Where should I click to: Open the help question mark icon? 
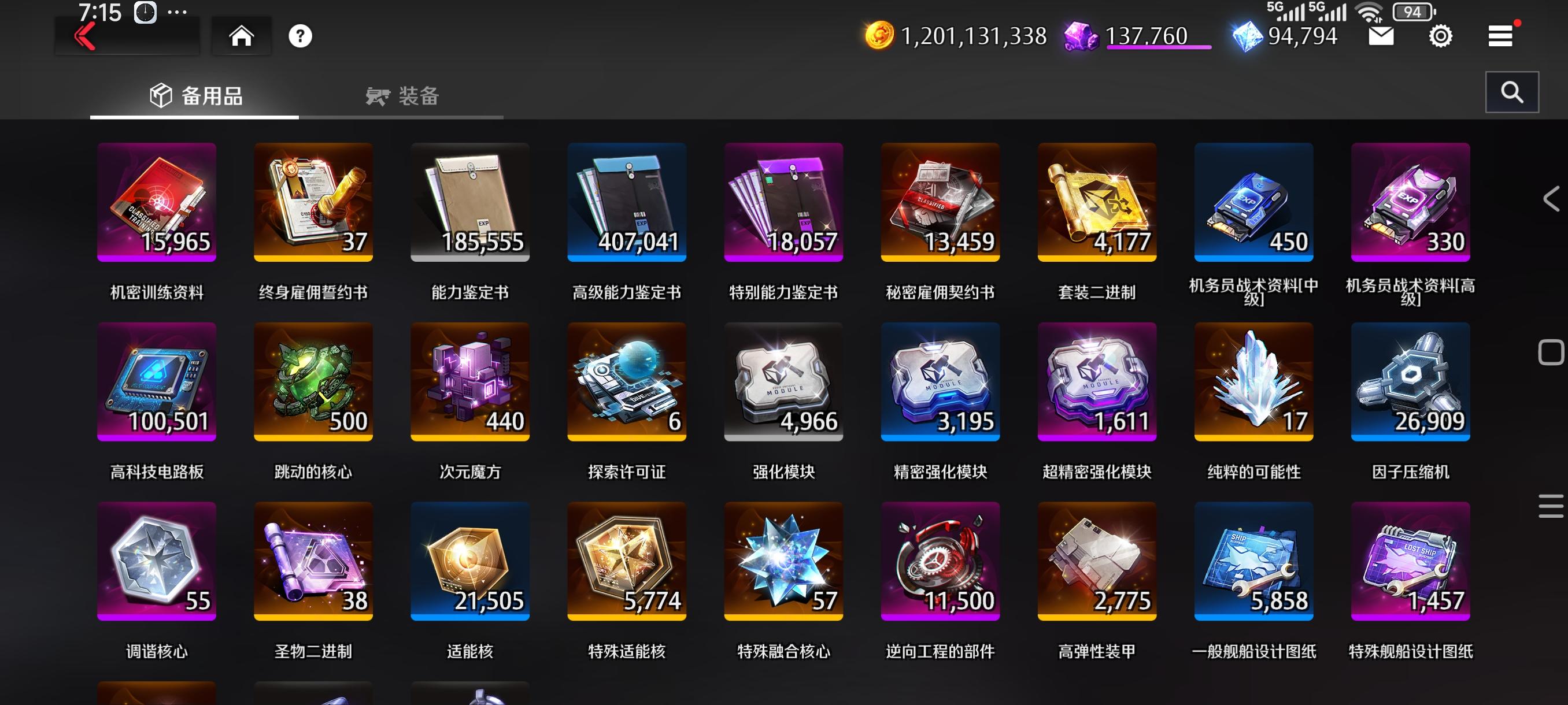300,36
